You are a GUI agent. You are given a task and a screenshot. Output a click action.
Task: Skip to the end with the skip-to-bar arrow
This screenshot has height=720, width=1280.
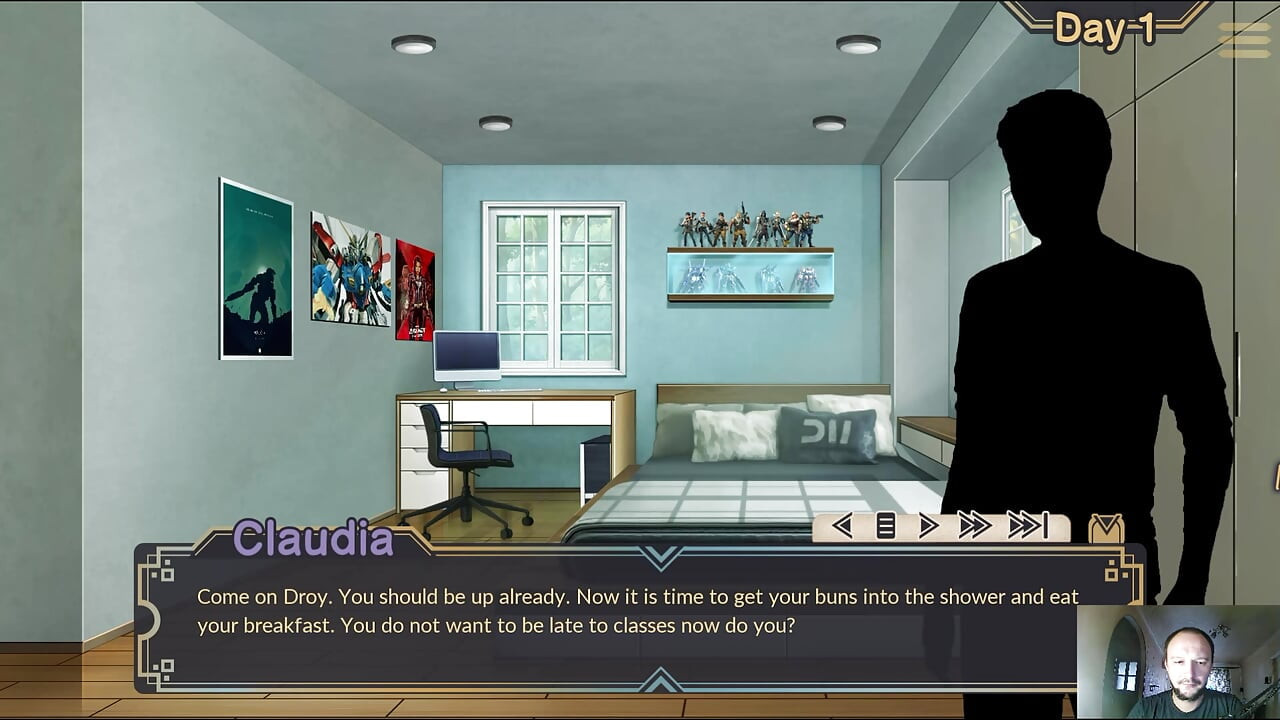point(1028,526)
